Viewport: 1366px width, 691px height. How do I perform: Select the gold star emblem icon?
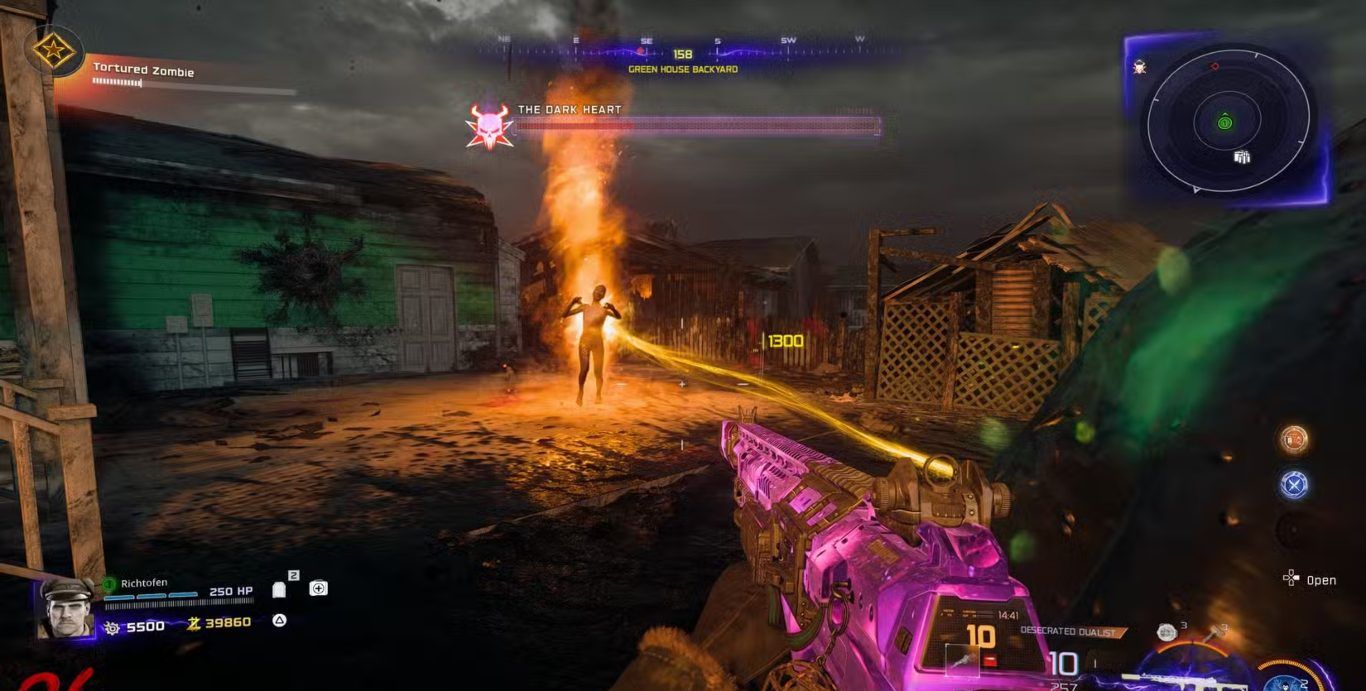[45, 49]
